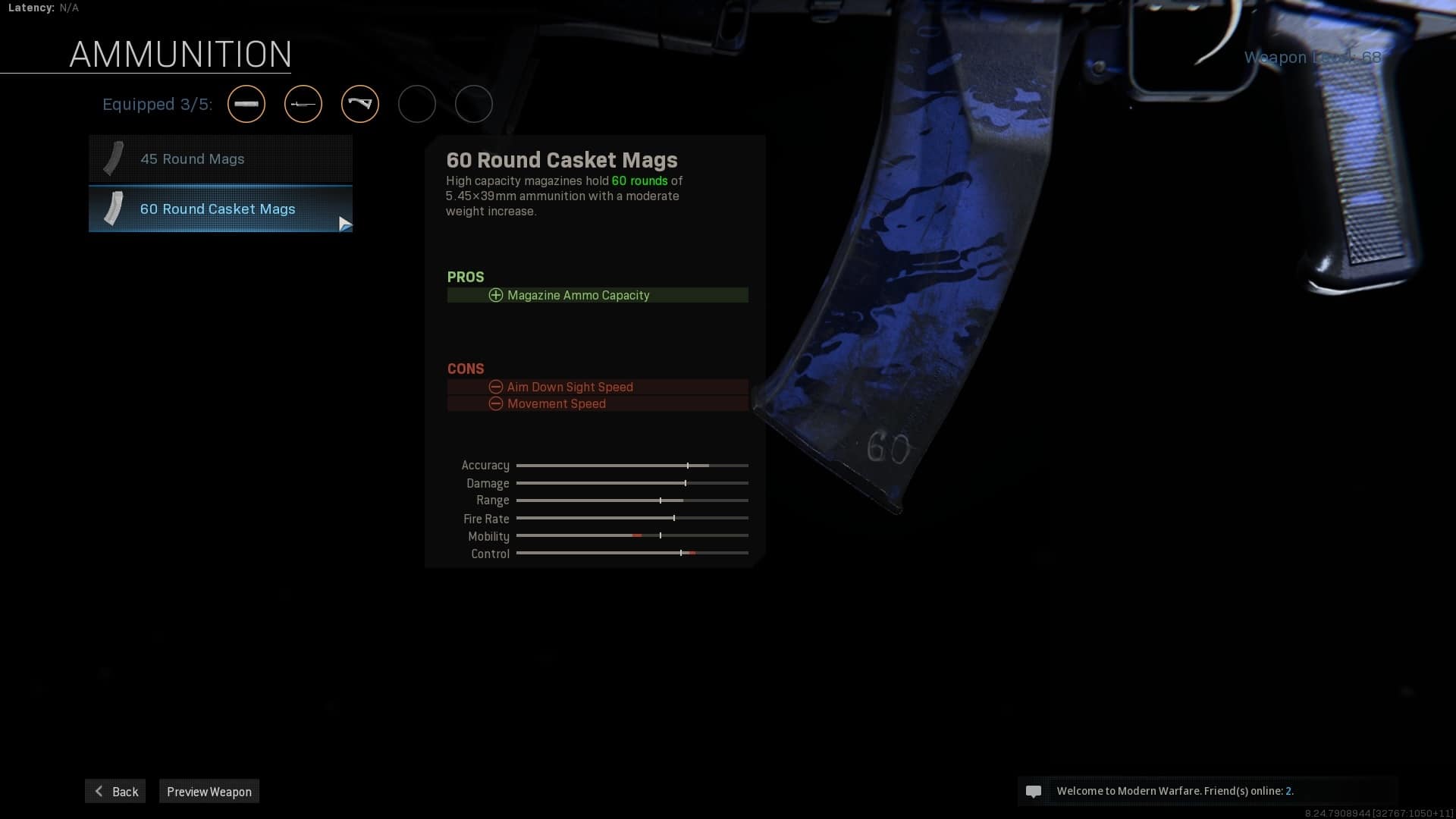Select the 45 Round Mags option
The width and height of the screenshot is (1456, 819).
point(220,159)
